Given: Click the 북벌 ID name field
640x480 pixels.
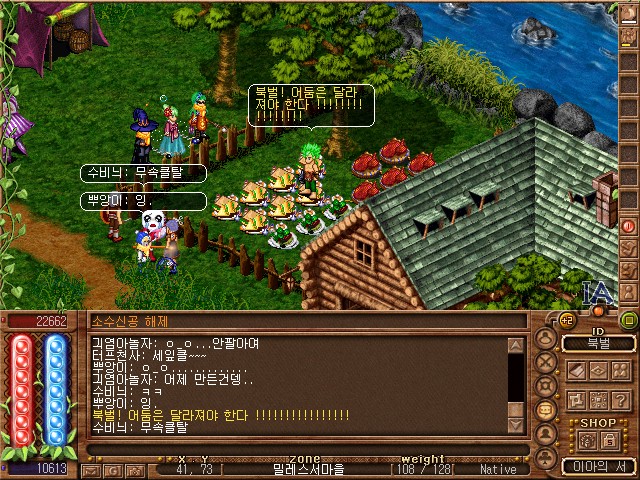Looking at the screenshot, I should click(x=598, y=344).
